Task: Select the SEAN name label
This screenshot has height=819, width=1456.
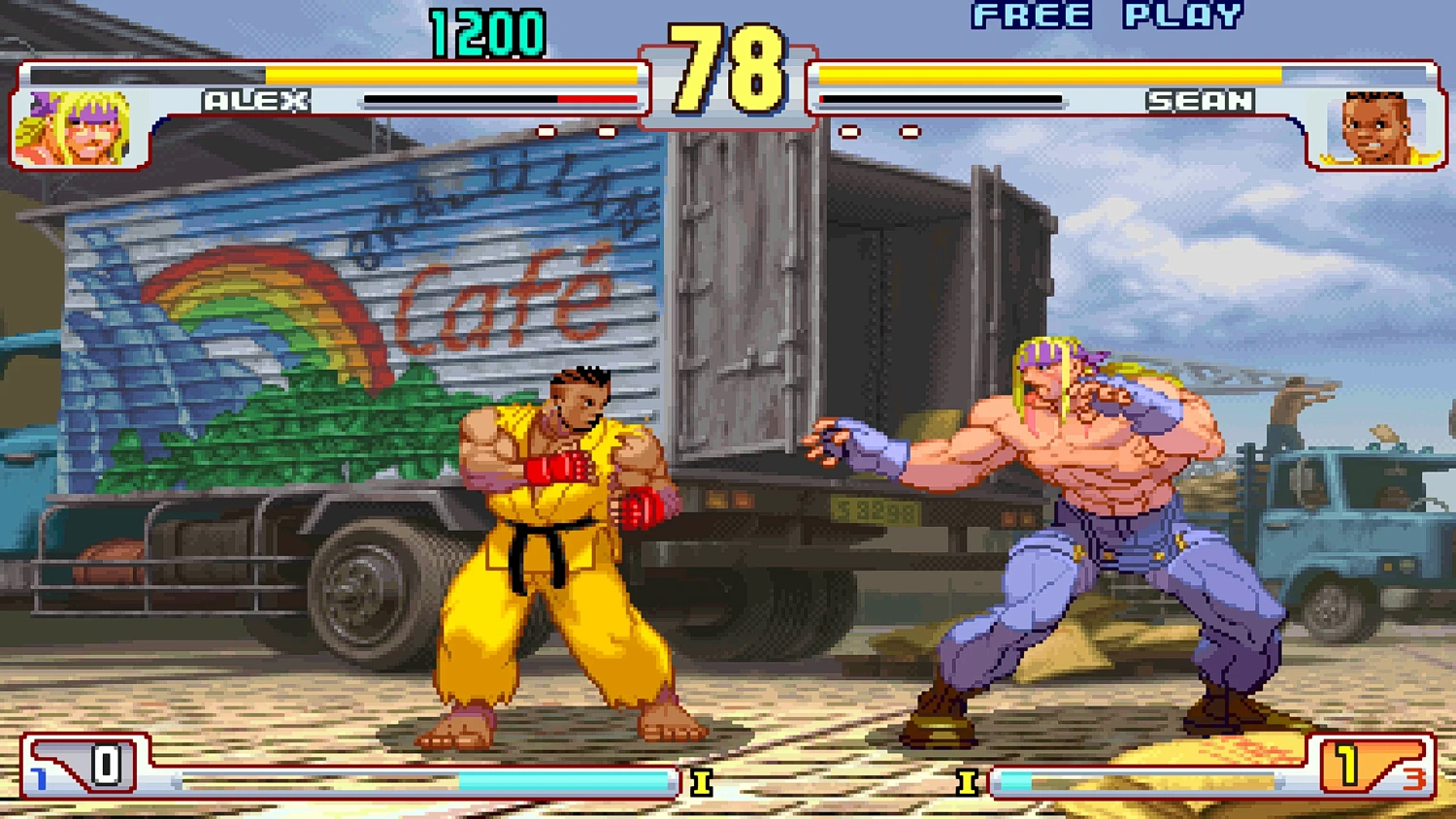Action: pos(1199,100)
